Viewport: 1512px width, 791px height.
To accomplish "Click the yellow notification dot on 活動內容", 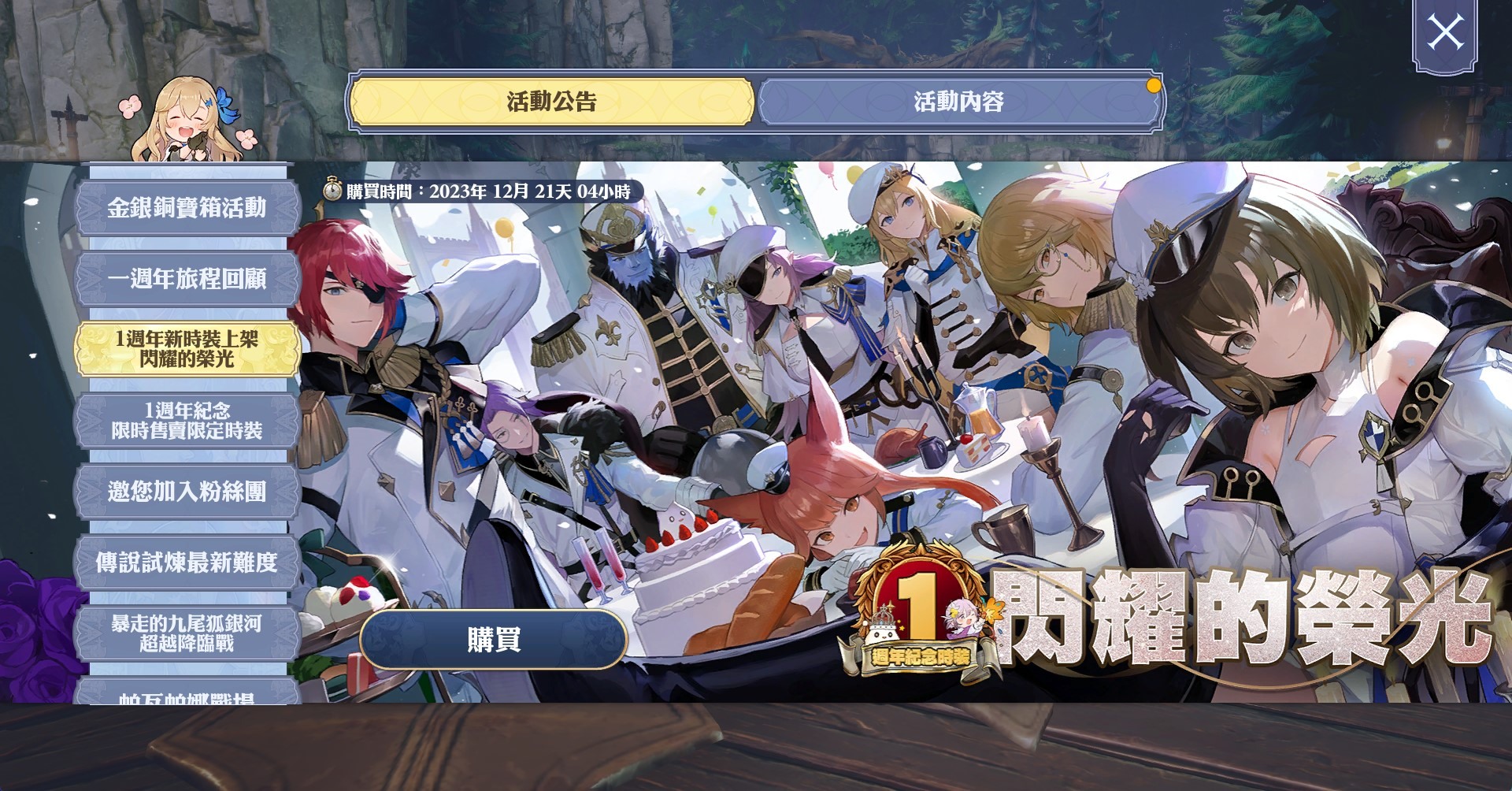I will (1152, 87).
